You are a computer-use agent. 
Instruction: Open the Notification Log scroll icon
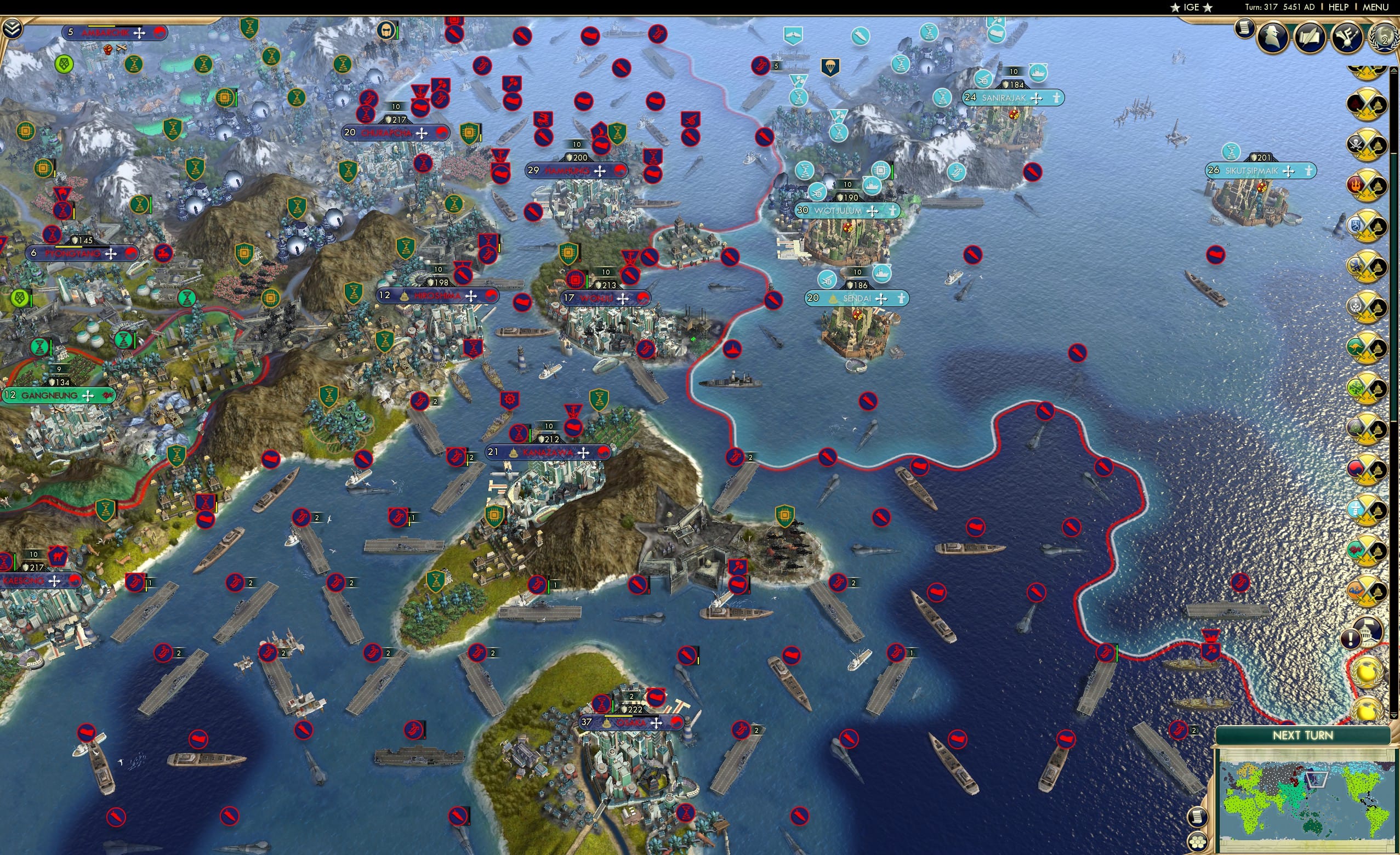[1244, 30]
